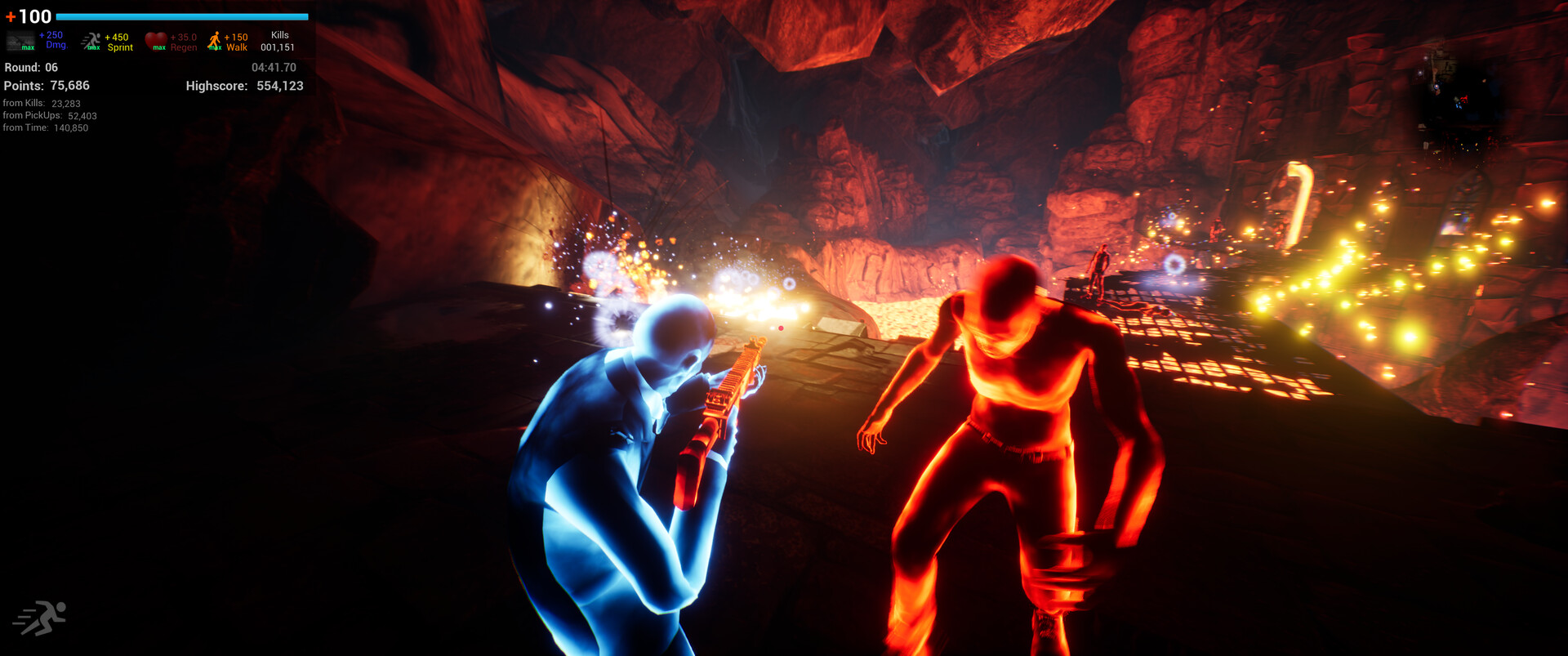The width and height of the screenshot is (1568, 656).
Task: Click the Sprint upgrade running-man icon
Action: [91, 41]
